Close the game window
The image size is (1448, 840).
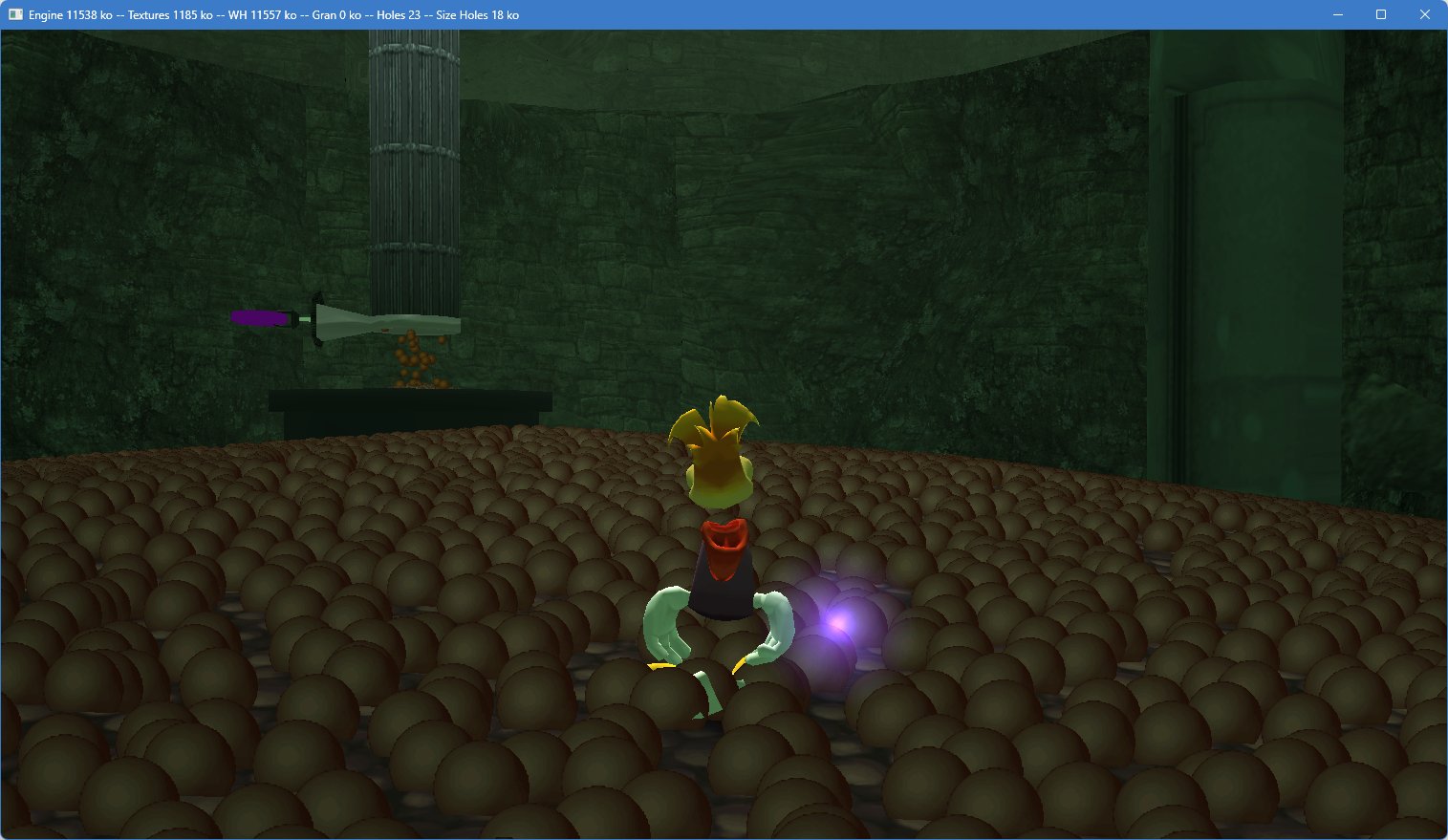[x=1424, y=15]
